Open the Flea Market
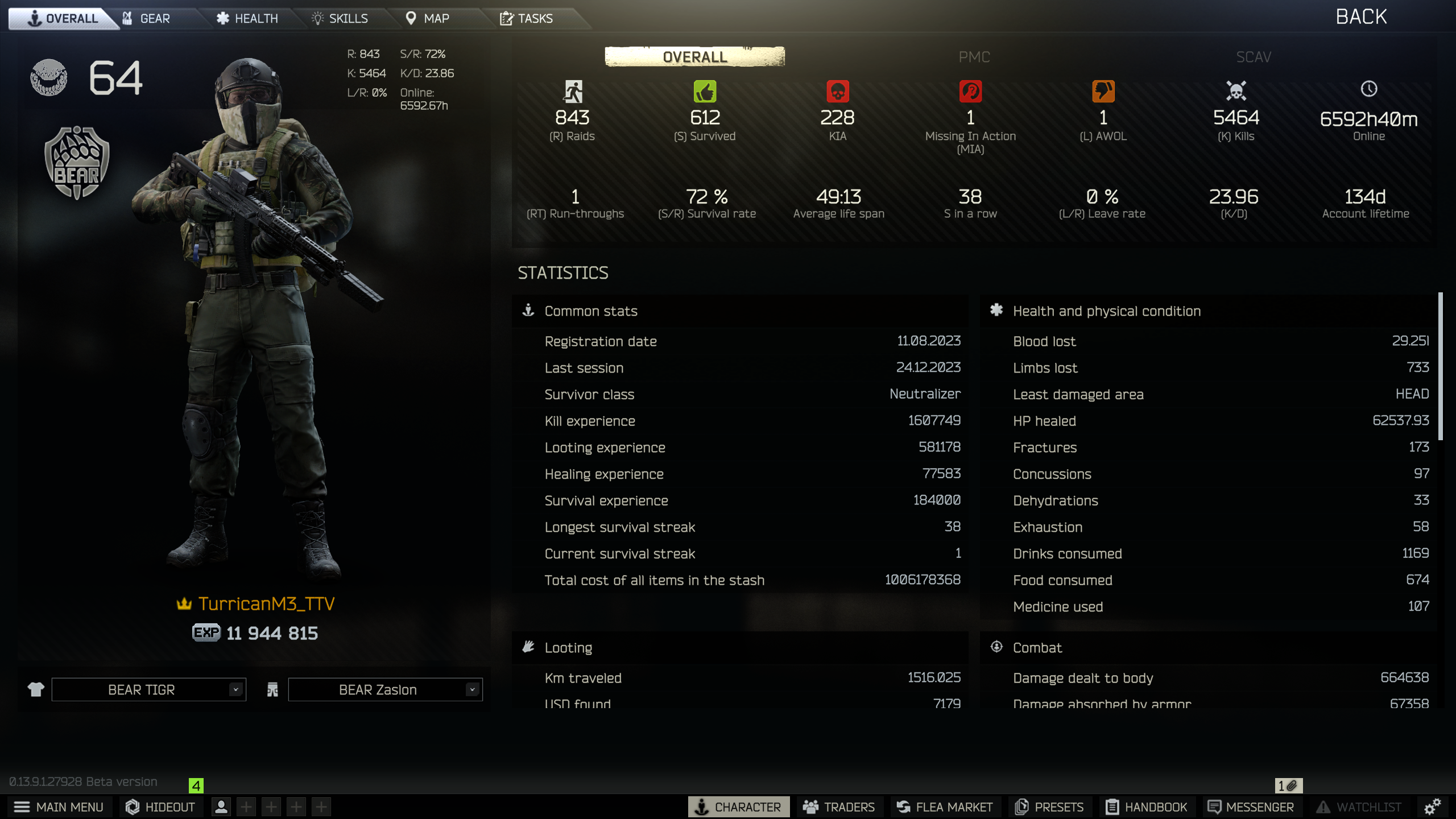 tap(945, 806)
